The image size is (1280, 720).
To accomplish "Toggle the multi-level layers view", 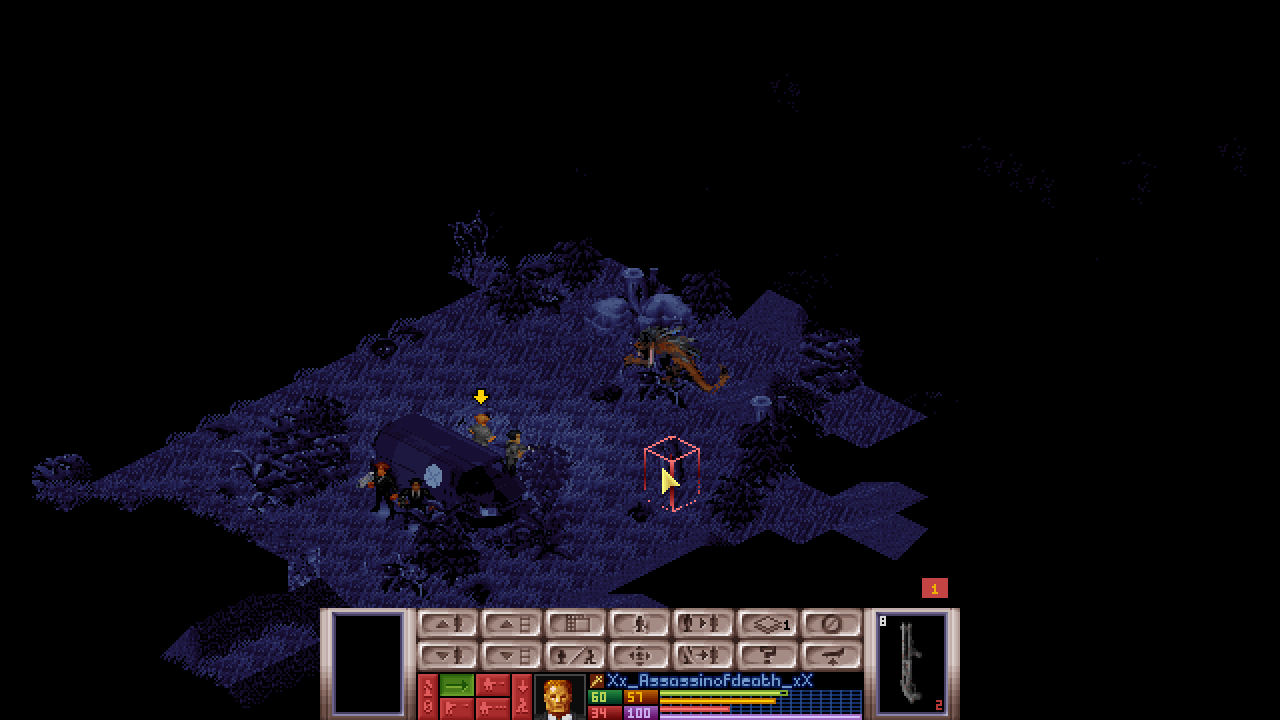I will (x=768, y=624).
